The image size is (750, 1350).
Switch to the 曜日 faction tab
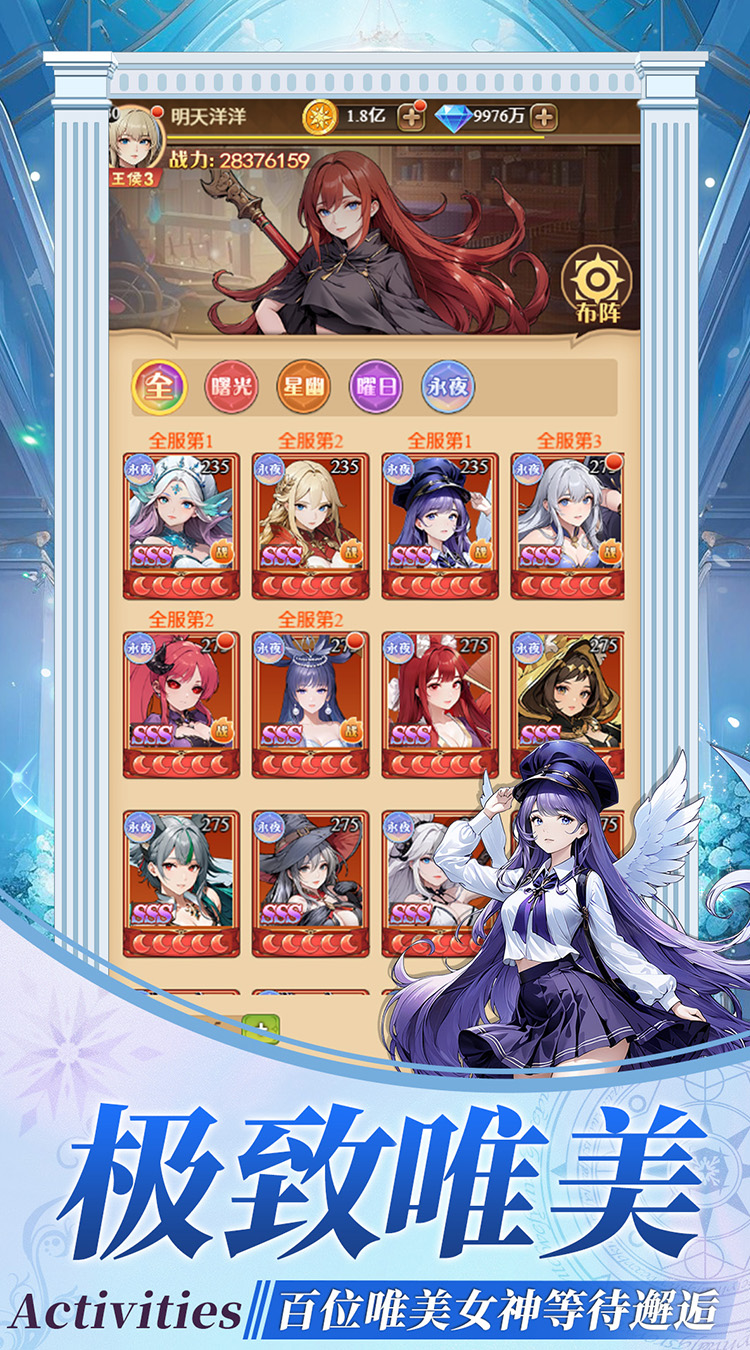(x=376, y=388)
